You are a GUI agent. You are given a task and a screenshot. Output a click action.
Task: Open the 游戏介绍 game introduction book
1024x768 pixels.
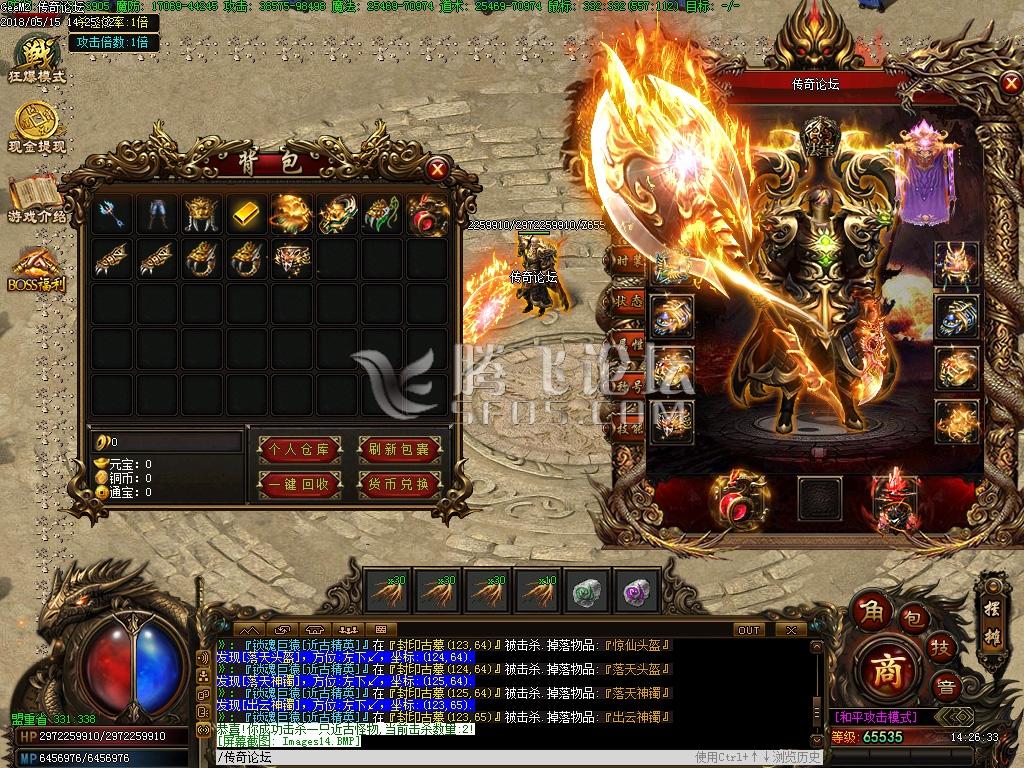37,198
